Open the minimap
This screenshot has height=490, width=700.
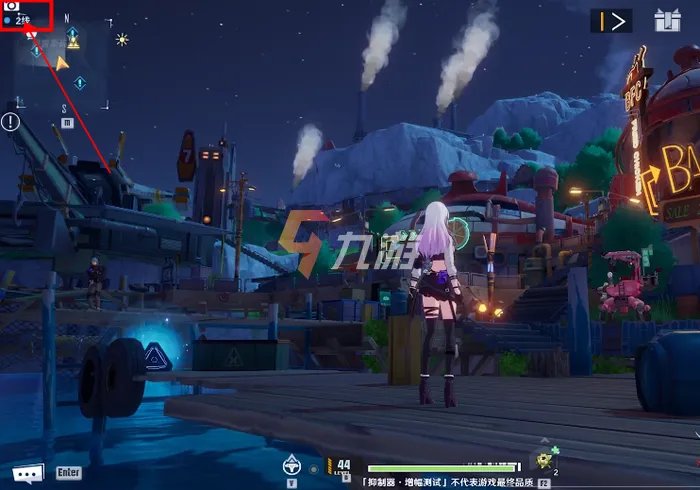pos(60,63)
